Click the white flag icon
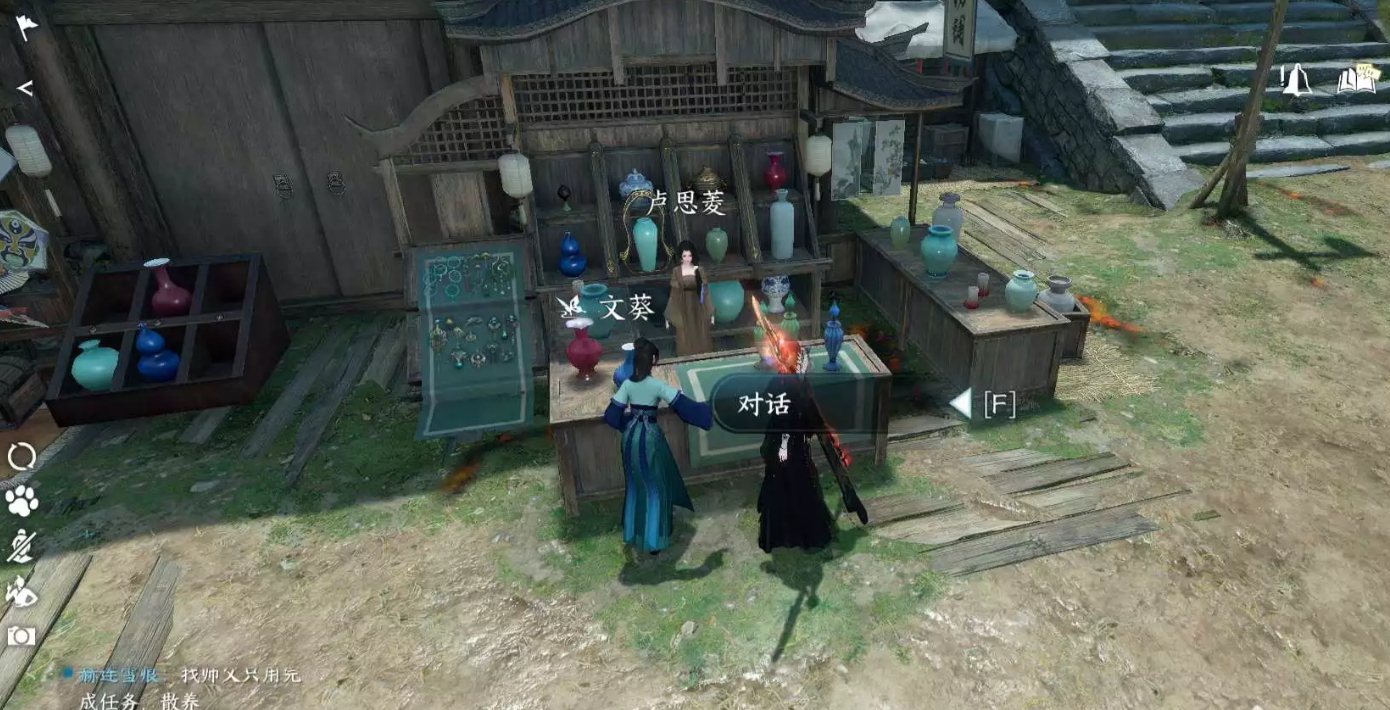Image resolution: width=1390 pixels, height=710 pixels. click(26, 28)
